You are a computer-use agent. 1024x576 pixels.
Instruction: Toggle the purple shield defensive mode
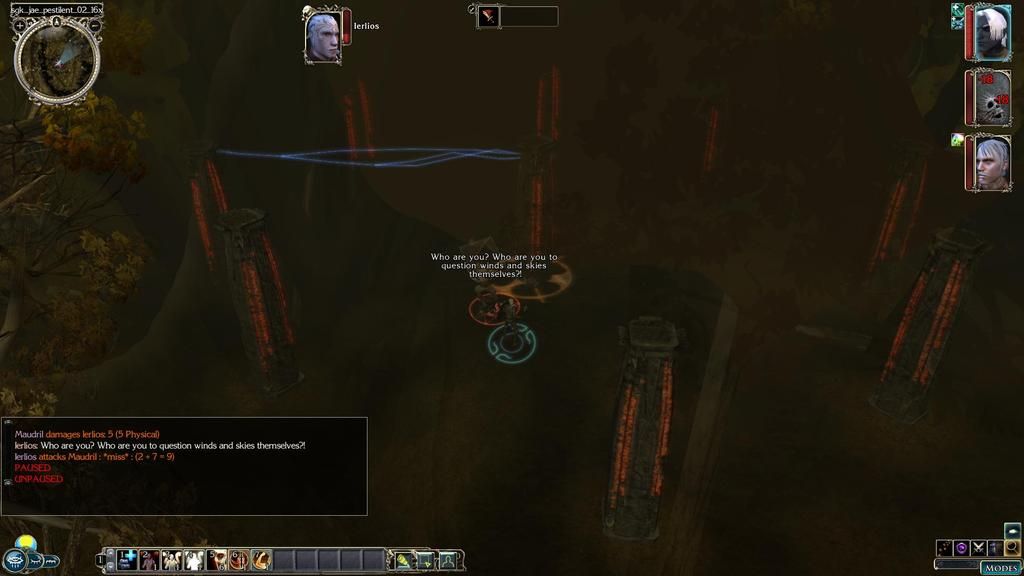click(x=961, y=547)
